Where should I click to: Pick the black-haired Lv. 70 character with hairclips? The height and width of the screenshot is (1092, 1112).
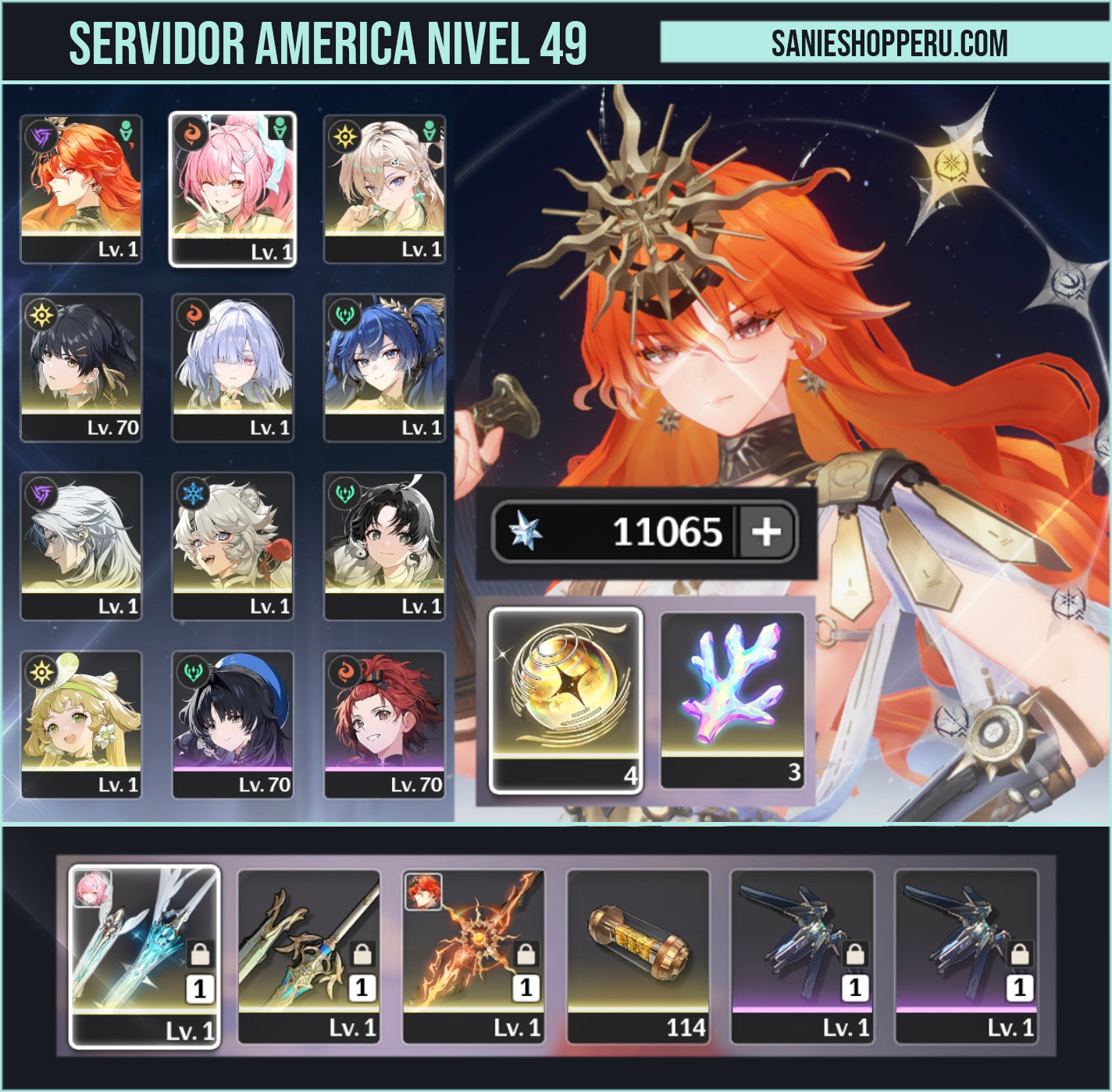point(81,367)
